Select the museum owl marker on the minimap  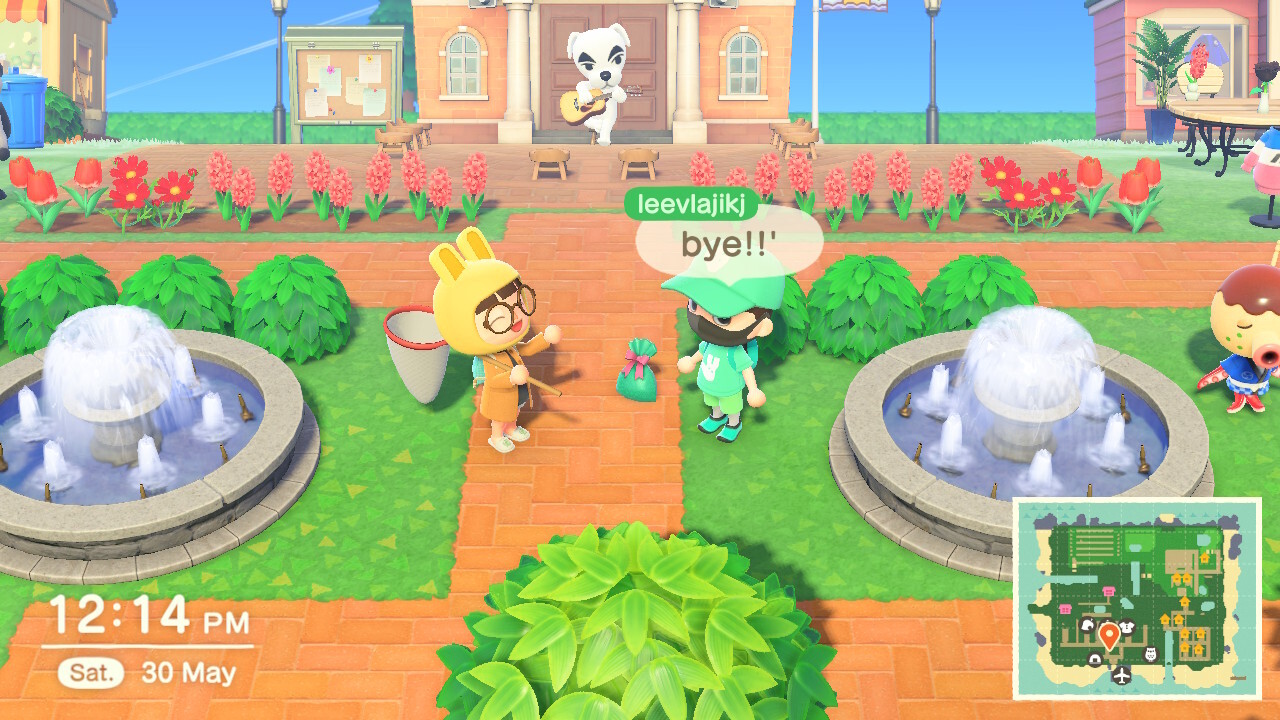[1150, 654]
